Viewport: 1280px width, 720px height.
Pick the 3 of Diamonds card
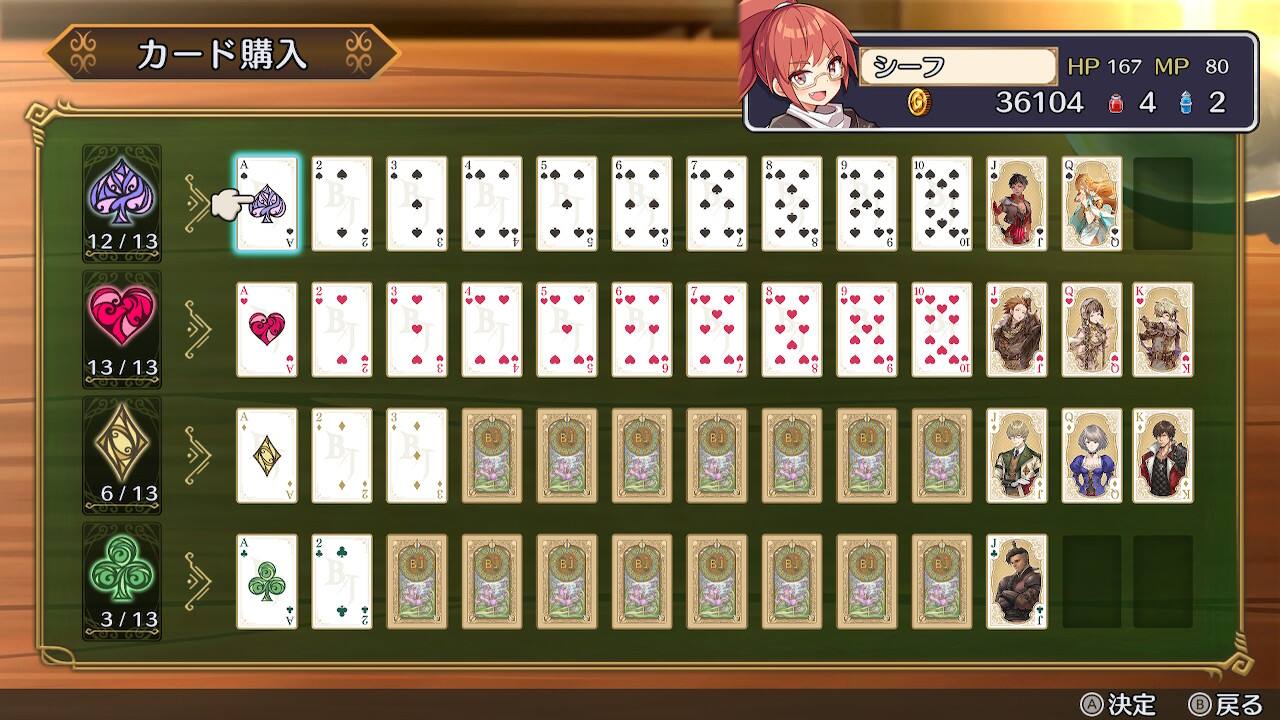click(417, 456)
